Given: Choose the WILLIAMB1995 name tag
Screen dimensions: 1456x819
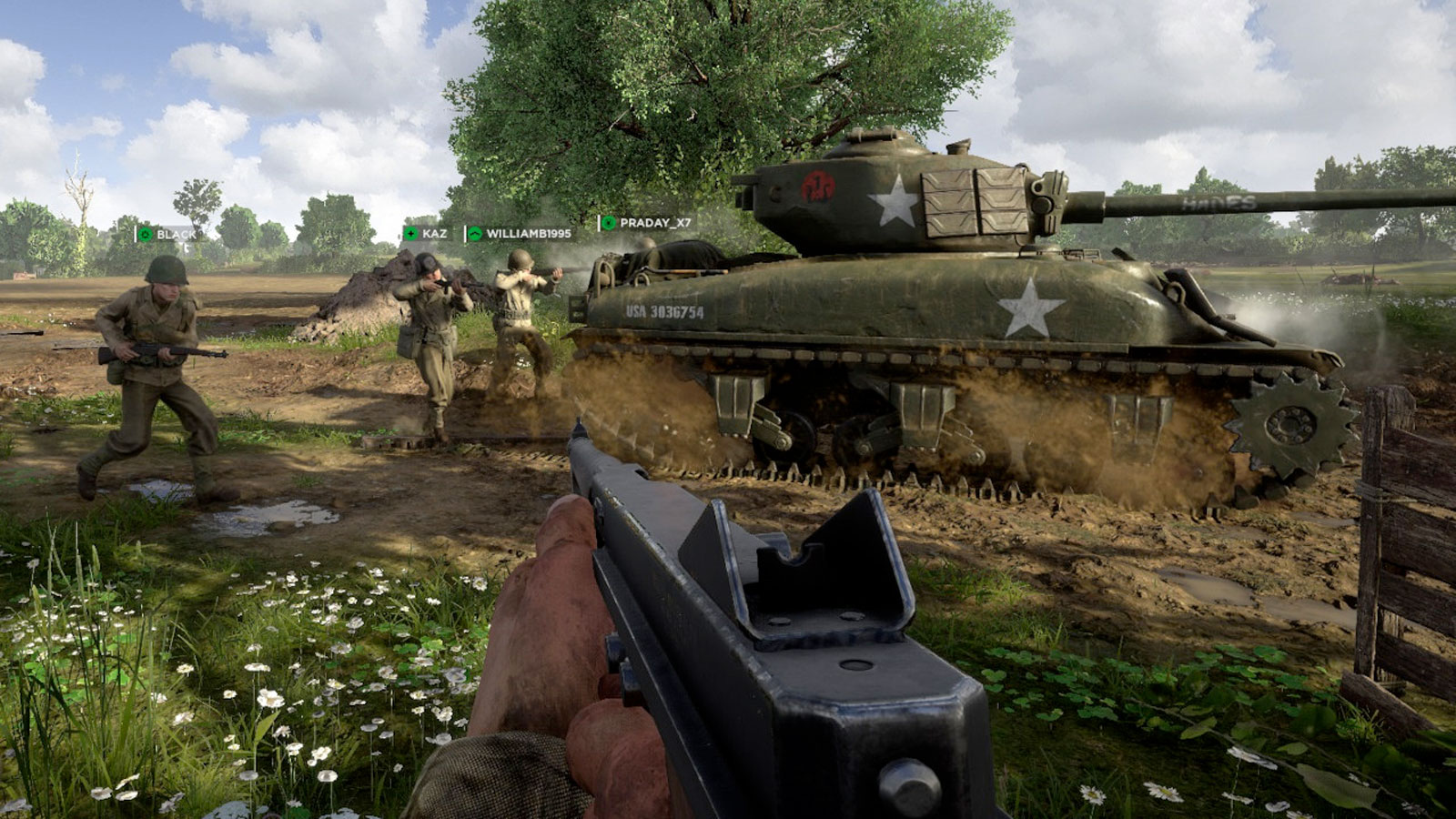Looking at the screenshot, I should (x=520, y=234).
